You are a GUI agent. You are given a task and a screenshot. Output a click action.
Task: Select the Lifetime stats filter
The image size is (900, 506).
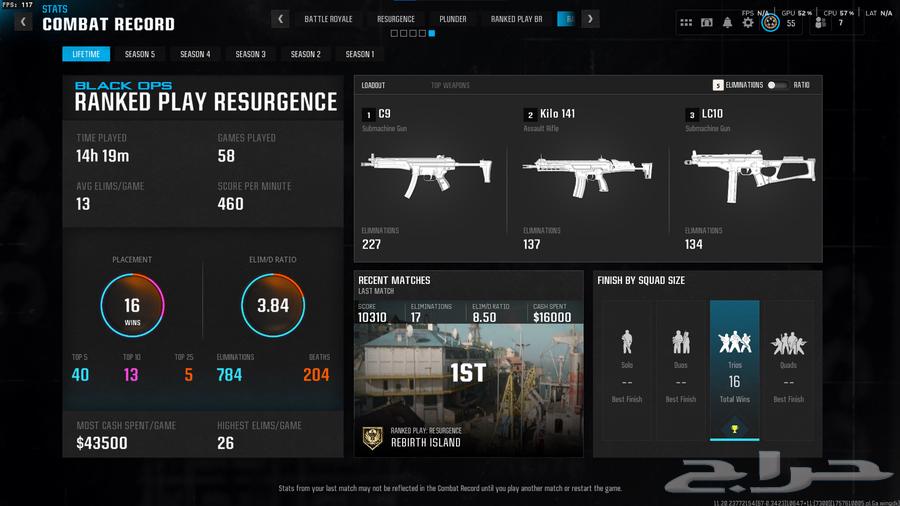(86, 54)
